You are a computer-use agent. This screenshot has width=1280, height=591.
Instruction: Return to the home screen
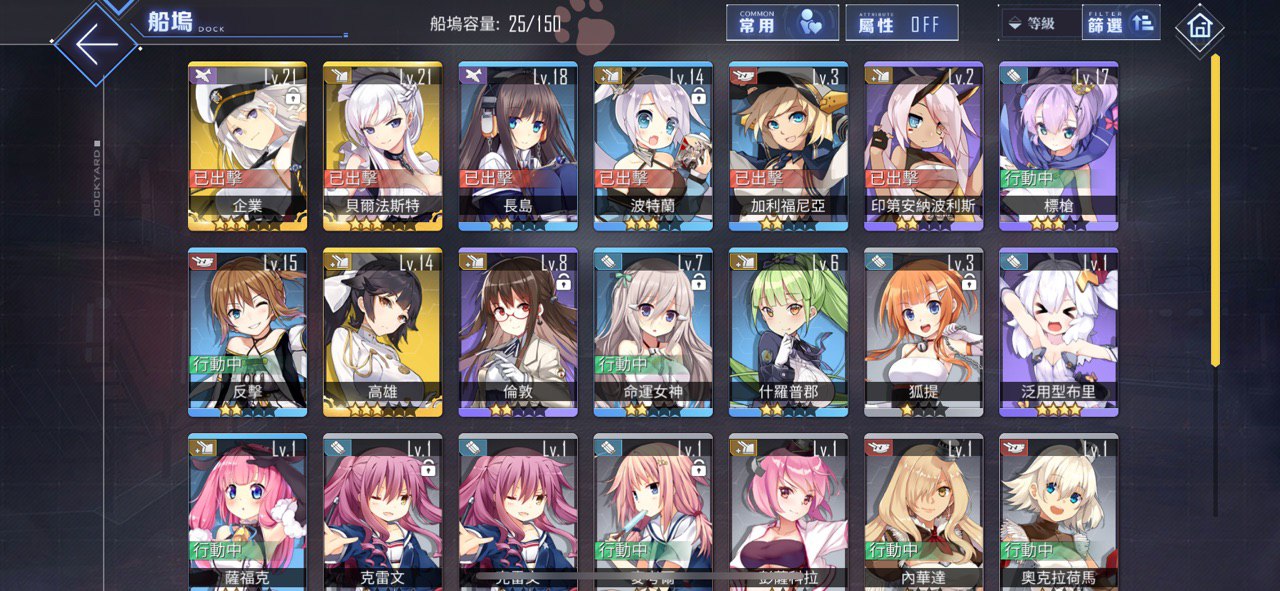point(1199,29)
